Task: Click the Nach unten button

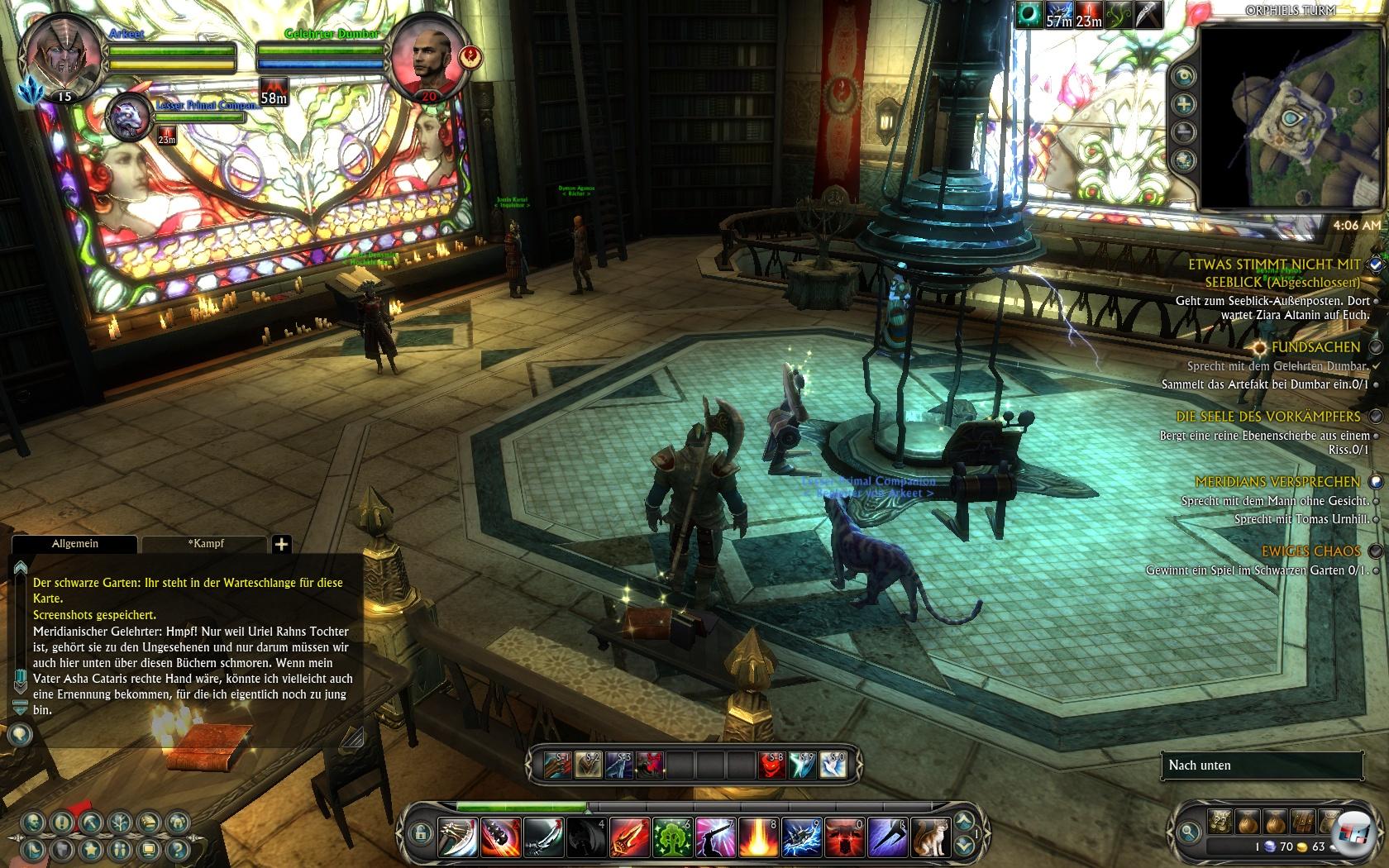Action: (1262, 765)
